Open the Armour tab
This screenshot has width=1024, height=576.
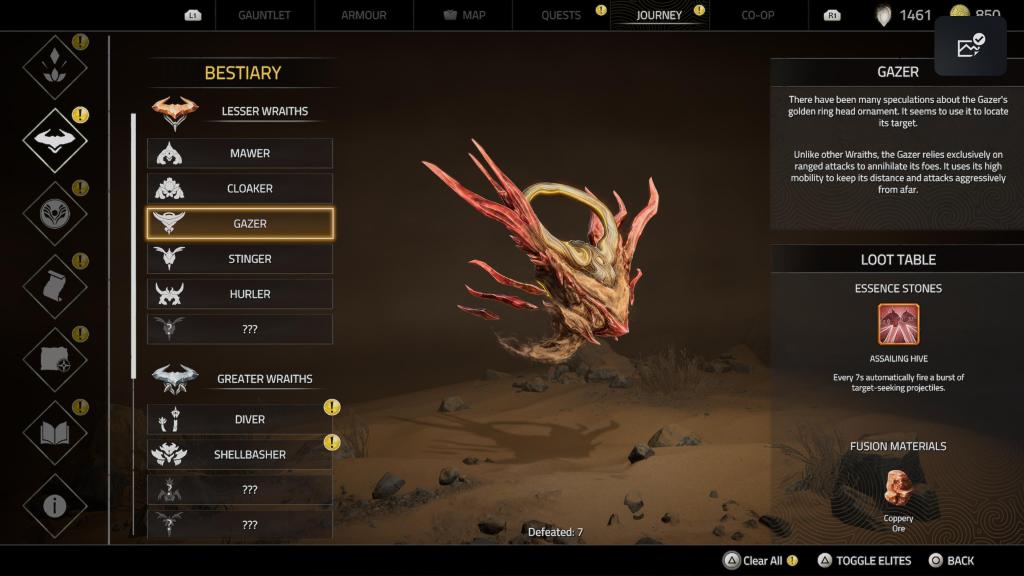click(x=363, y=16)
